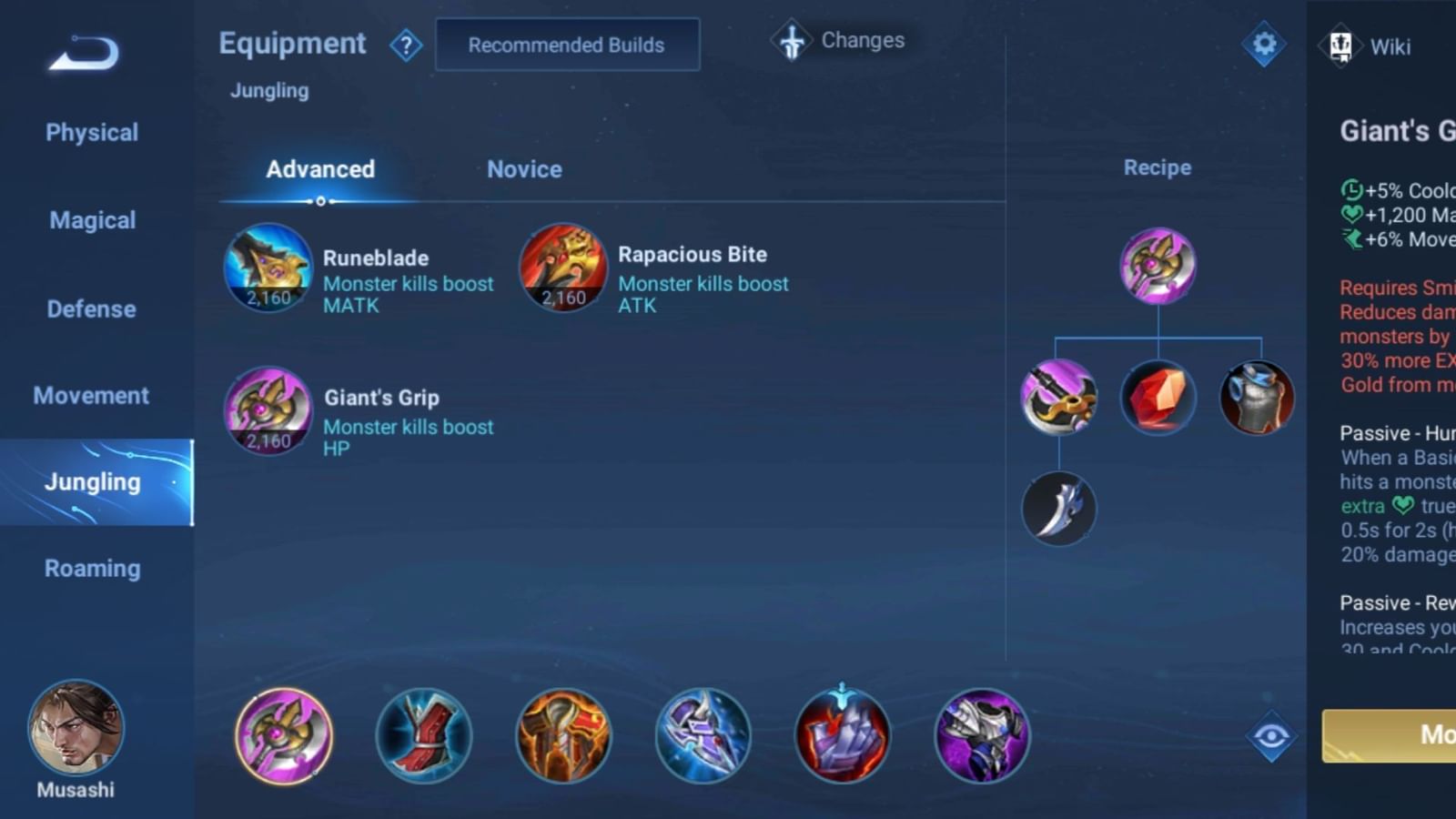The width and height of the screenshot is (1456, 819).
Task: Switch to the Novice tab
Action: point(523,169)
